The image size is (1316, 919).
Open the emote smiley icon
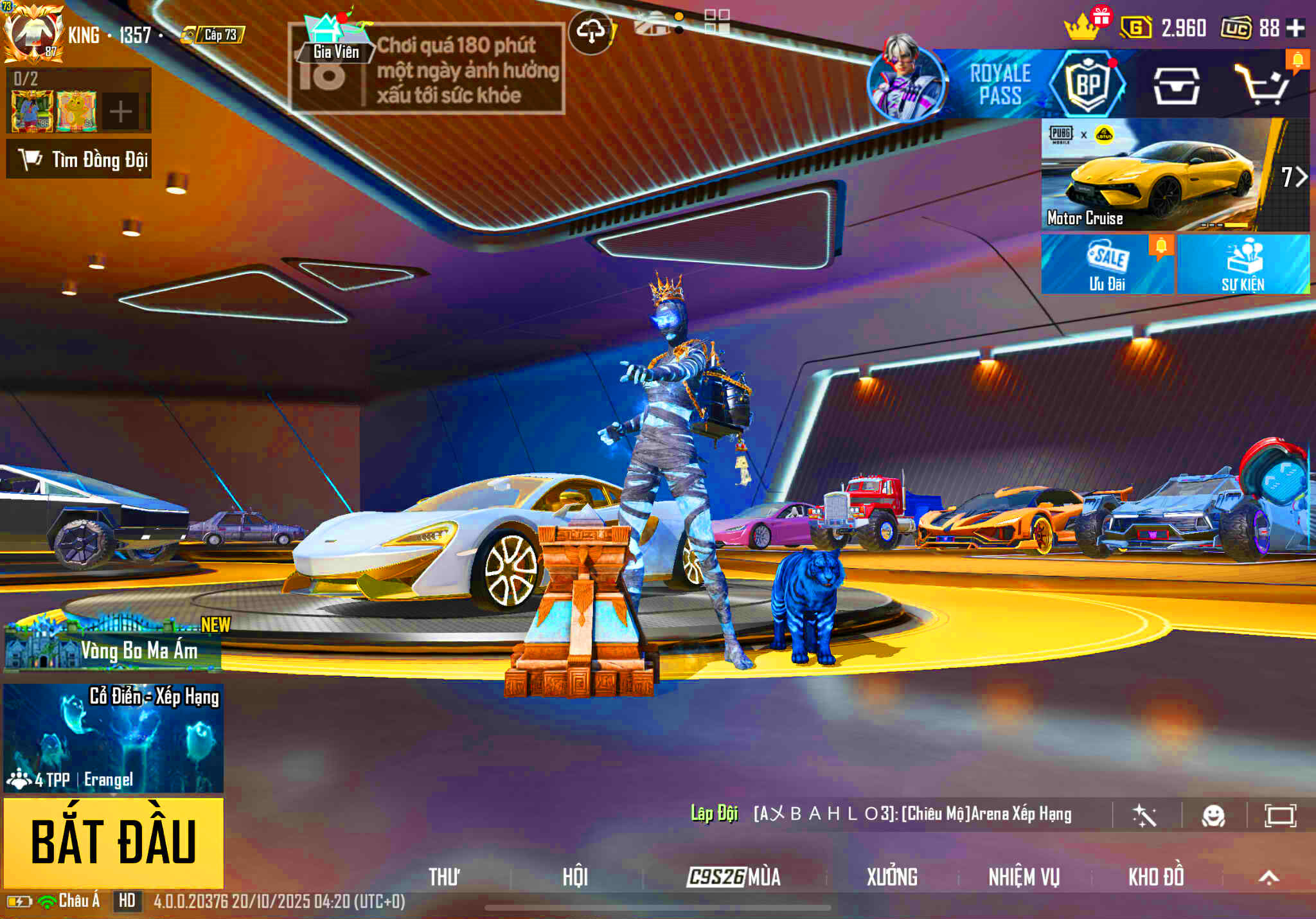[x=1213, y=816]
